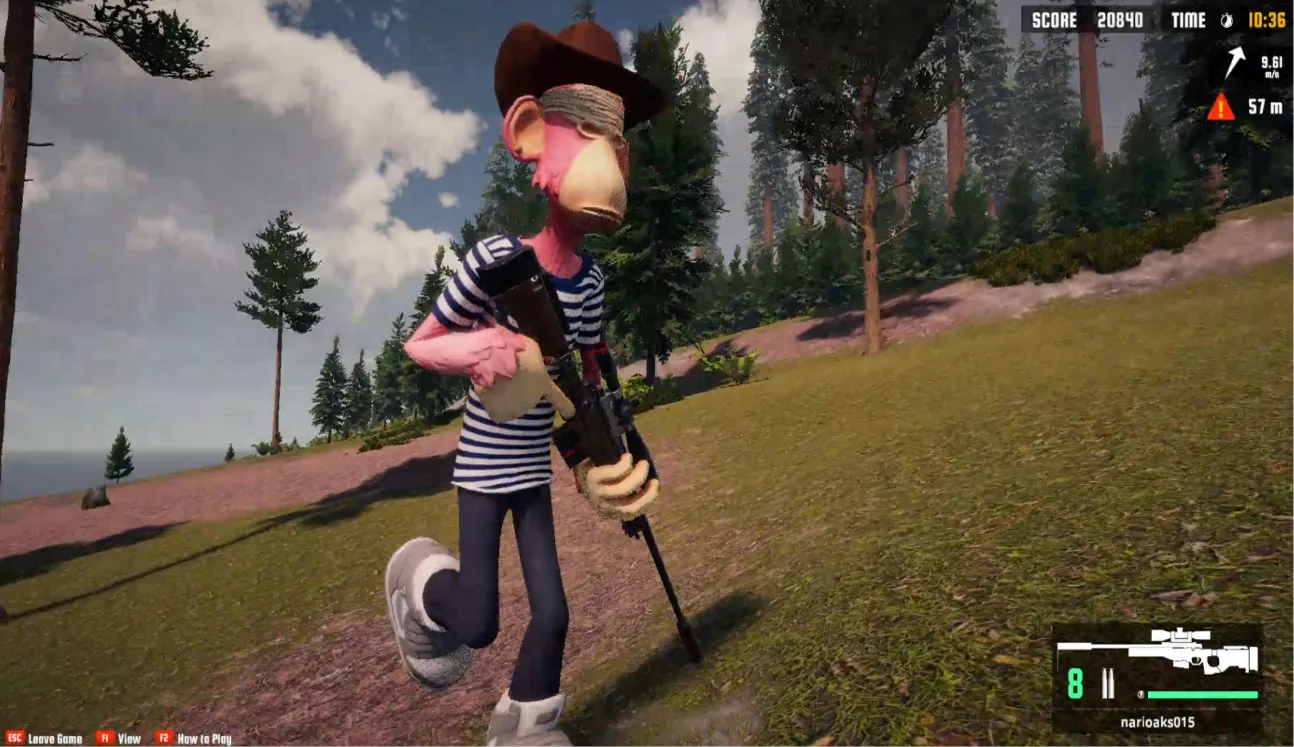
Task: Click the green ammo count 8
Action: (x=1074, y=682)
